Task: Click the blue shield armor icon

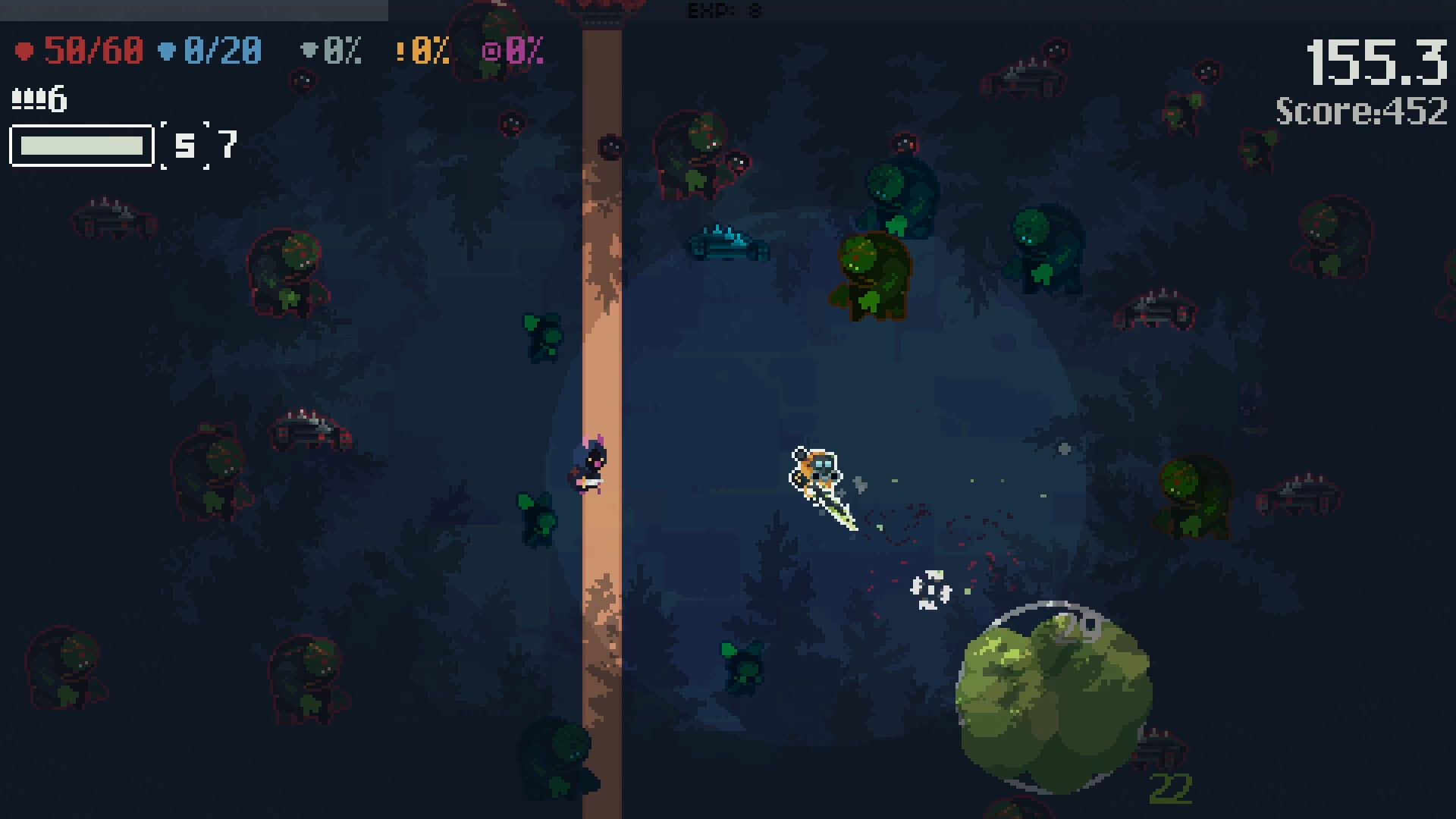Action: pos(165,51)
